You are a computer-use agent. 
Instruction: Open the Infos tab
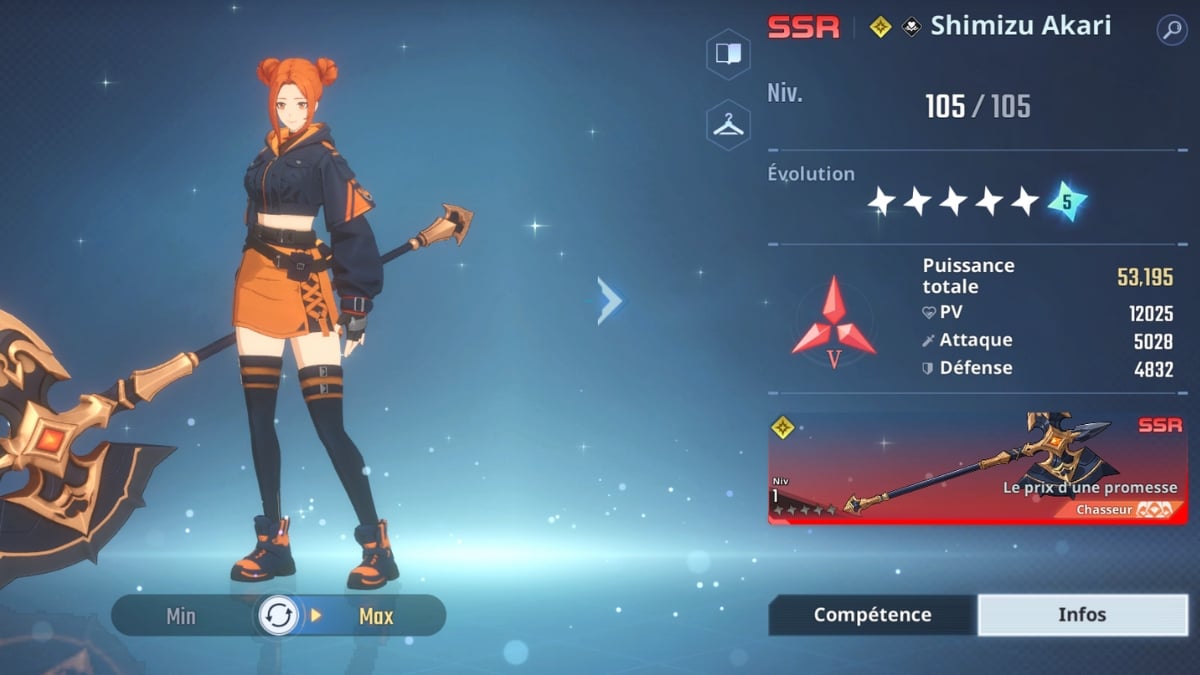[x=1082, y=615]
